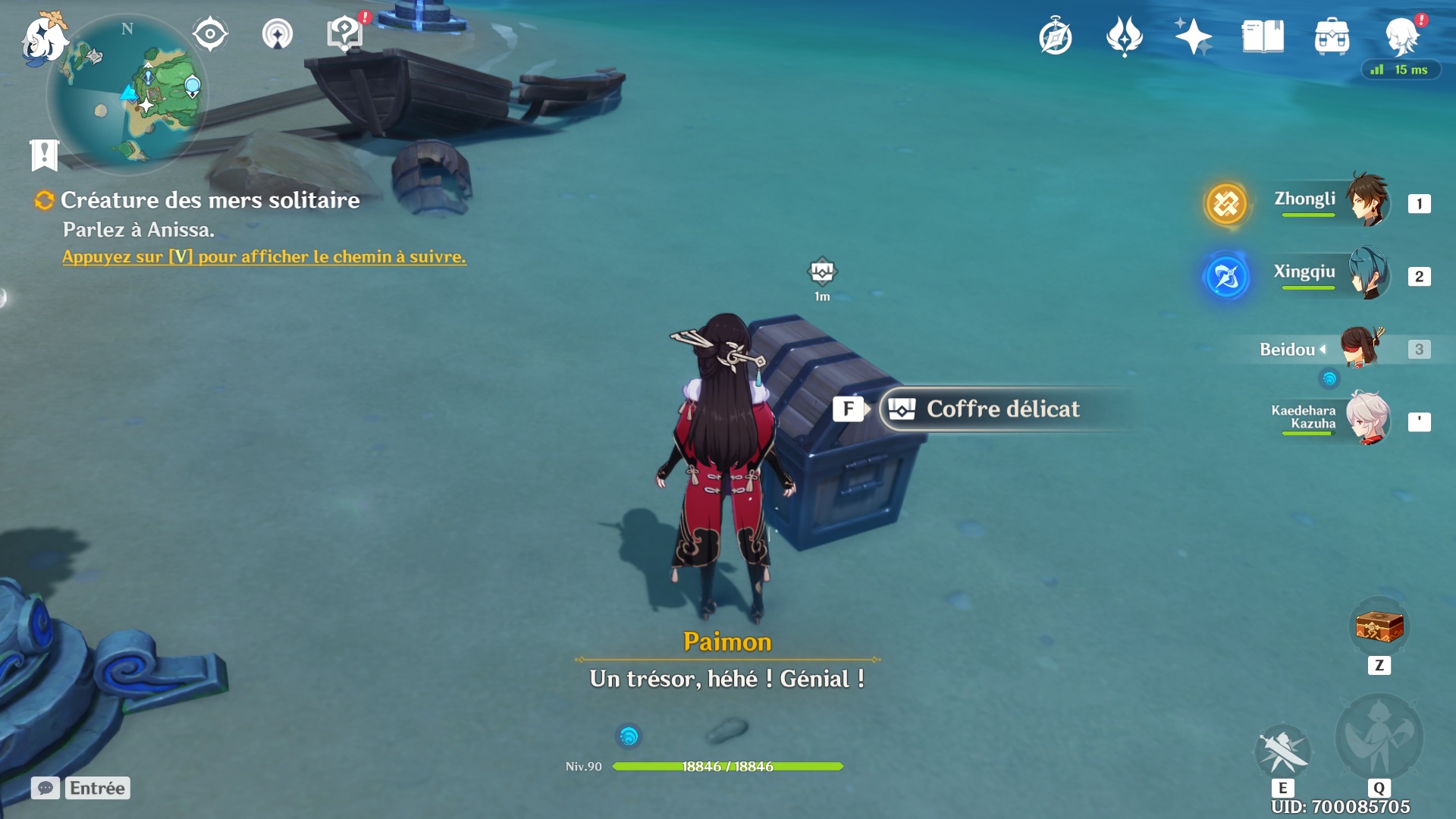
Task: Activate Beidou's elemental burst icon
Action: 1379,737
